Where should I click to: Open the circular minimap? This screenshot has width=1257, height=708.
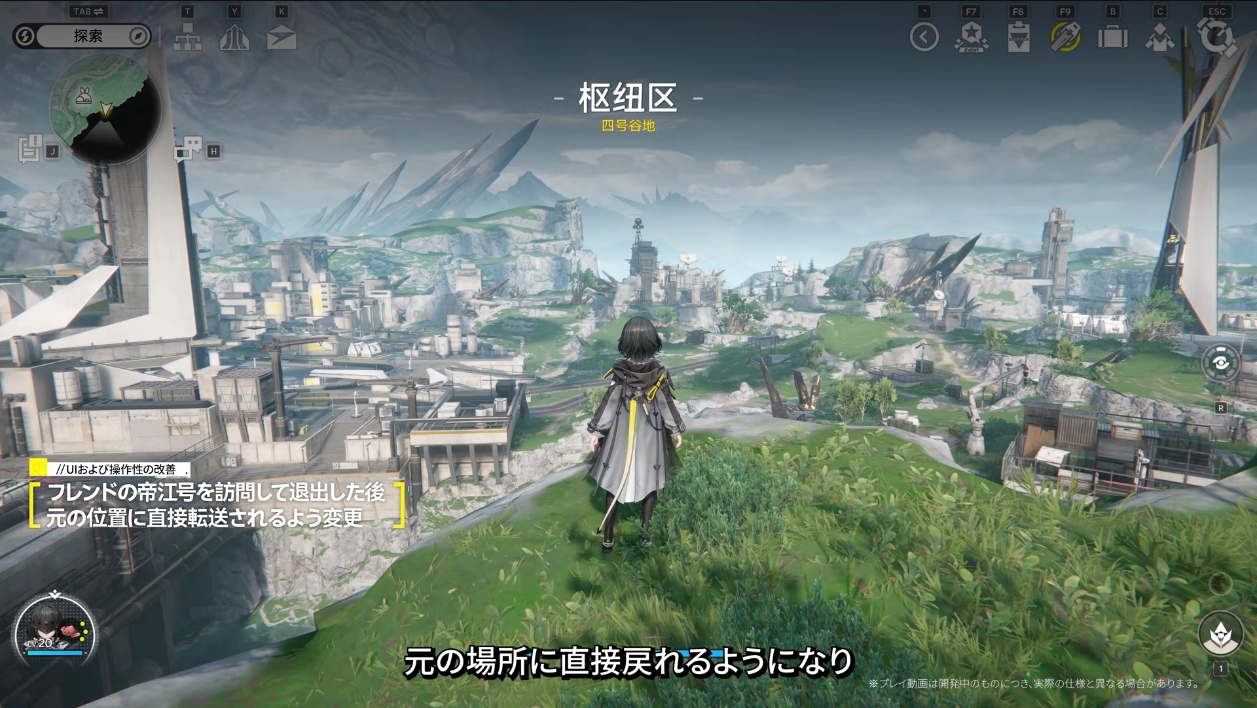104,108
